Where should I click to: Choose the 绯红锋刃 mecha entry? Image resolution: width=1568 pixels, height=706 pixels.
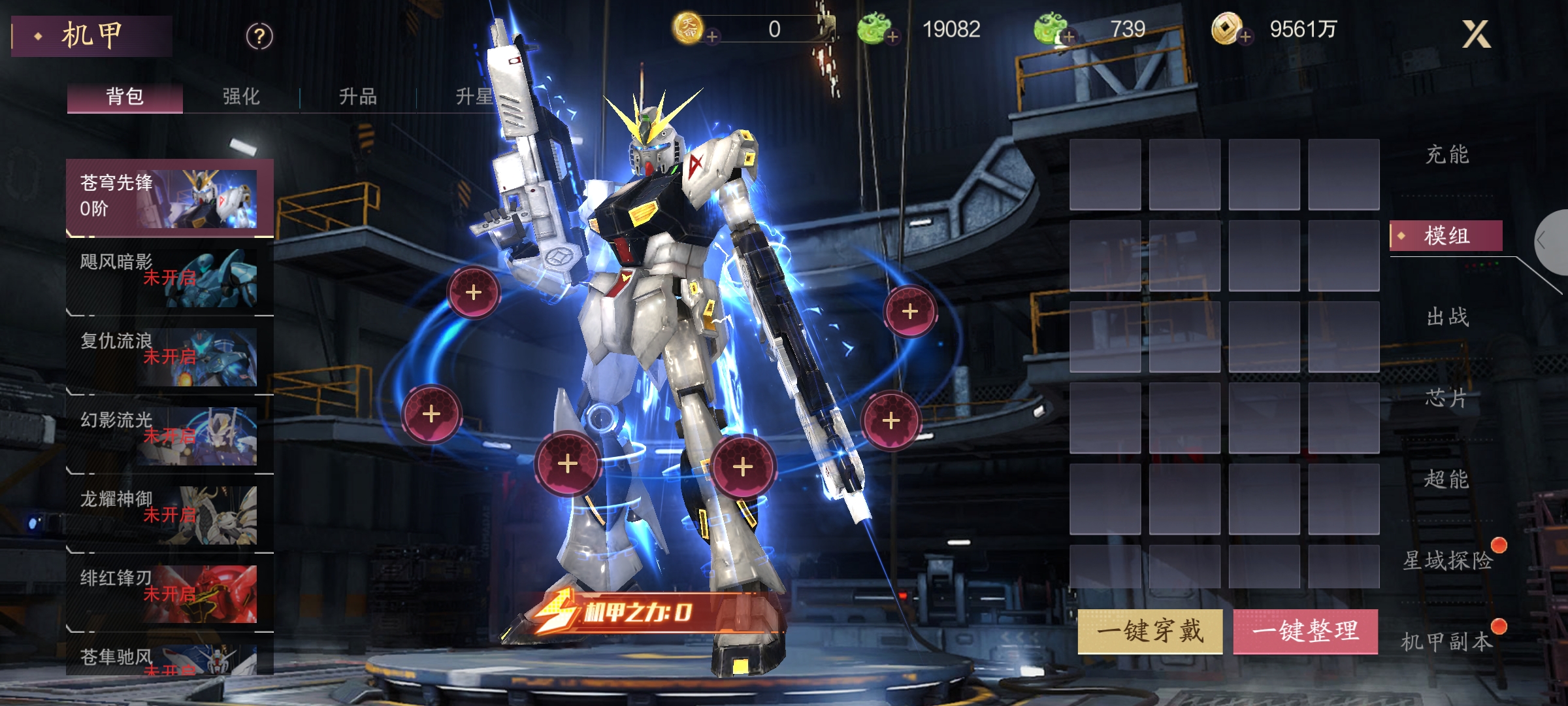click(169, 594)
